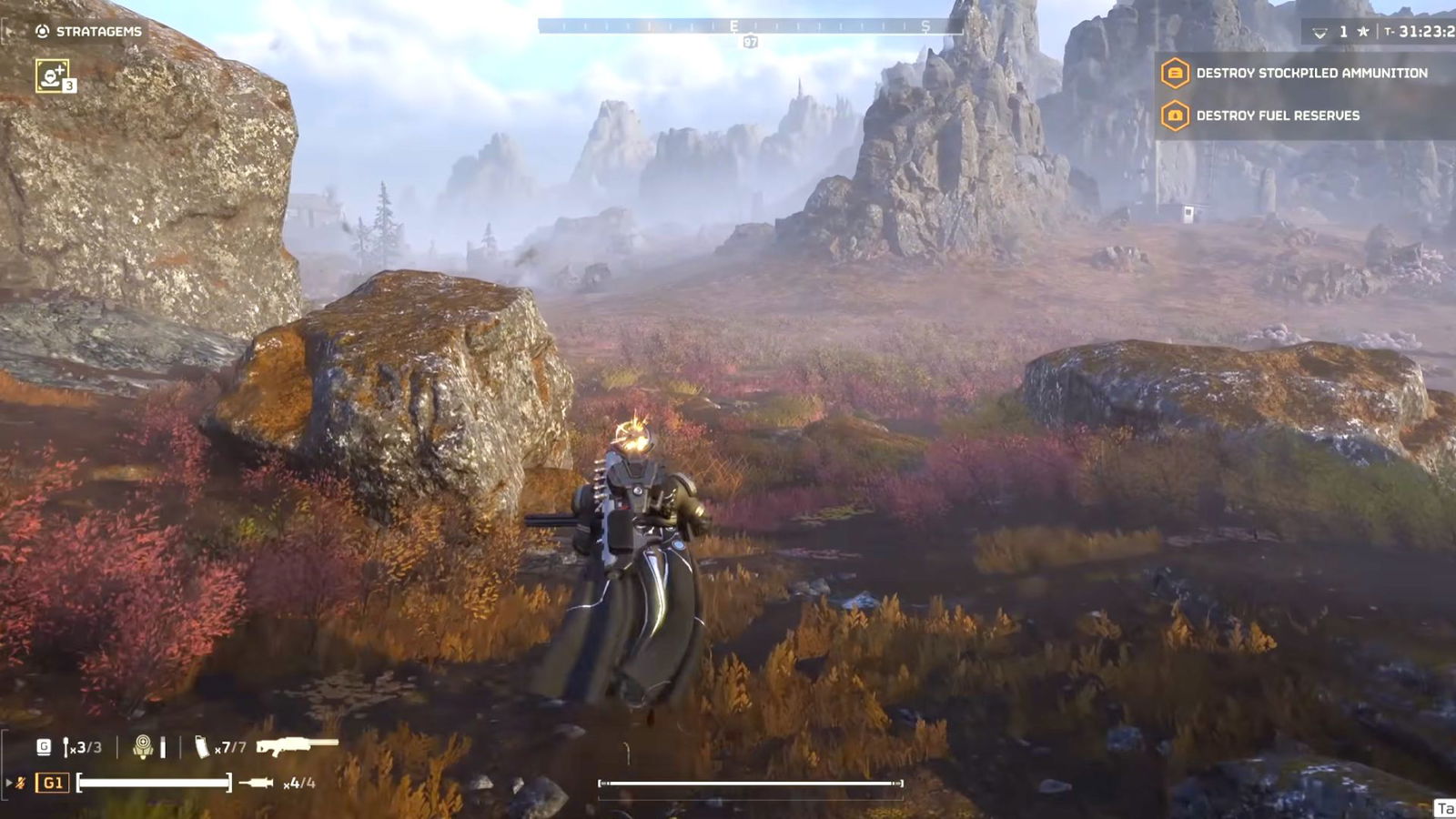The width and height of the screenshot is (1456, 819).
Task: Click the compass heading bar
Action: point(749,26)
